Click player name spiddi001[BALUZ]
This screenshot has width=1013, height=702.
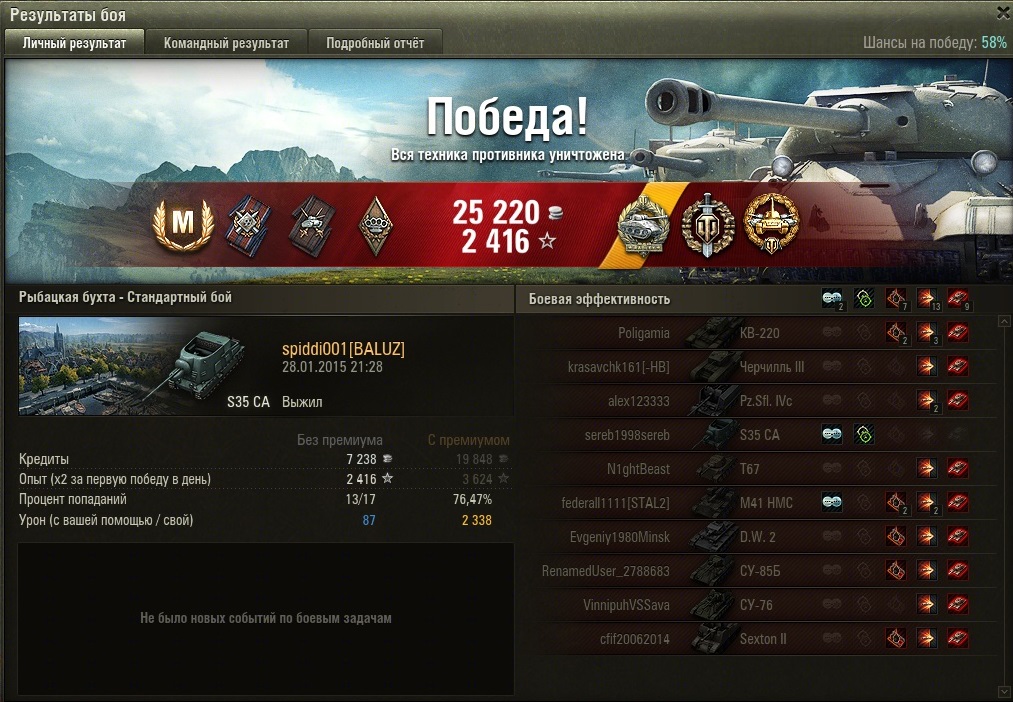click(x=343, y=348)
